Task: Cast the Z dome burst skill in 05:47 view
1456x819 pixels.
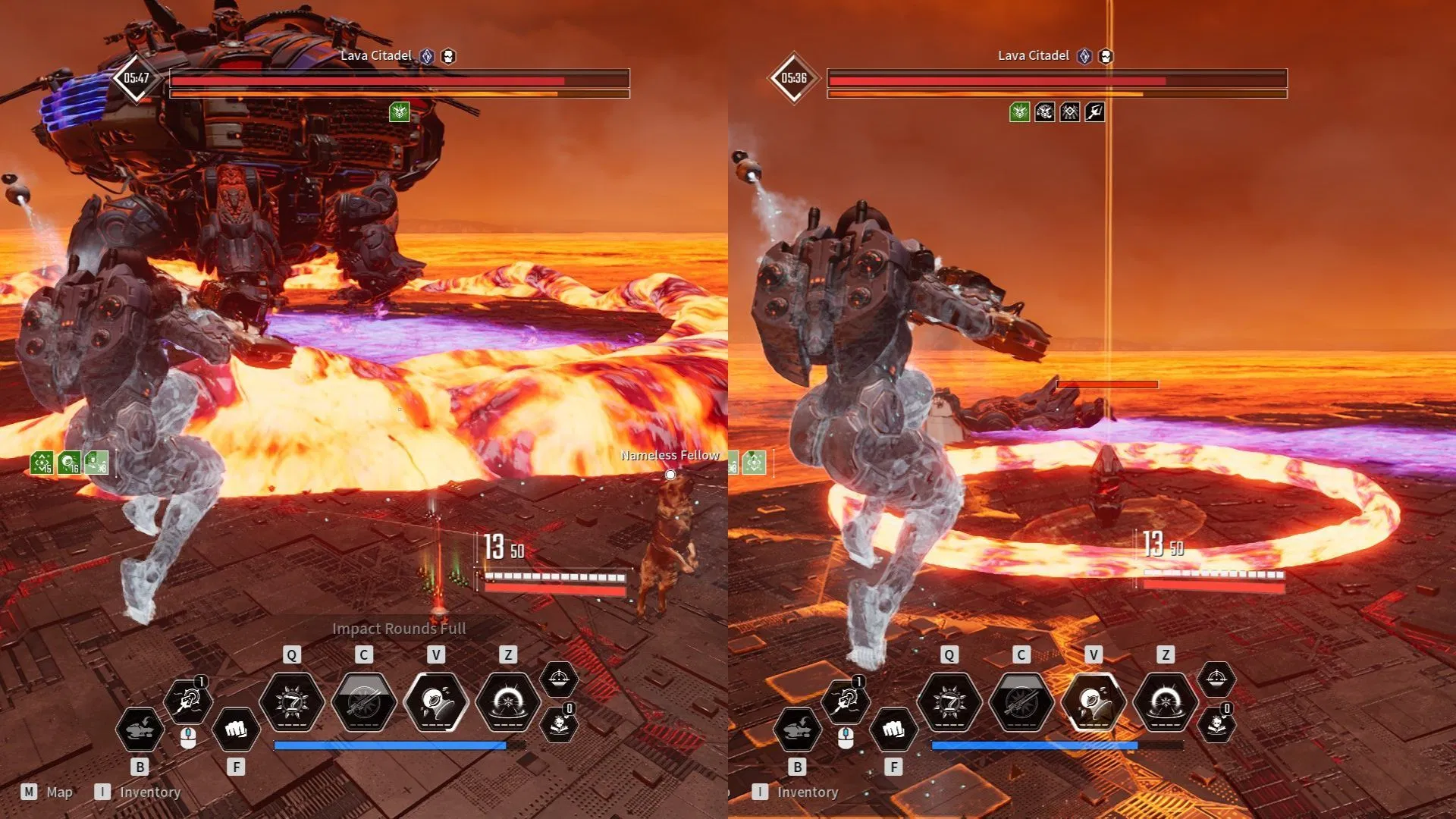Action: point(508,703)
